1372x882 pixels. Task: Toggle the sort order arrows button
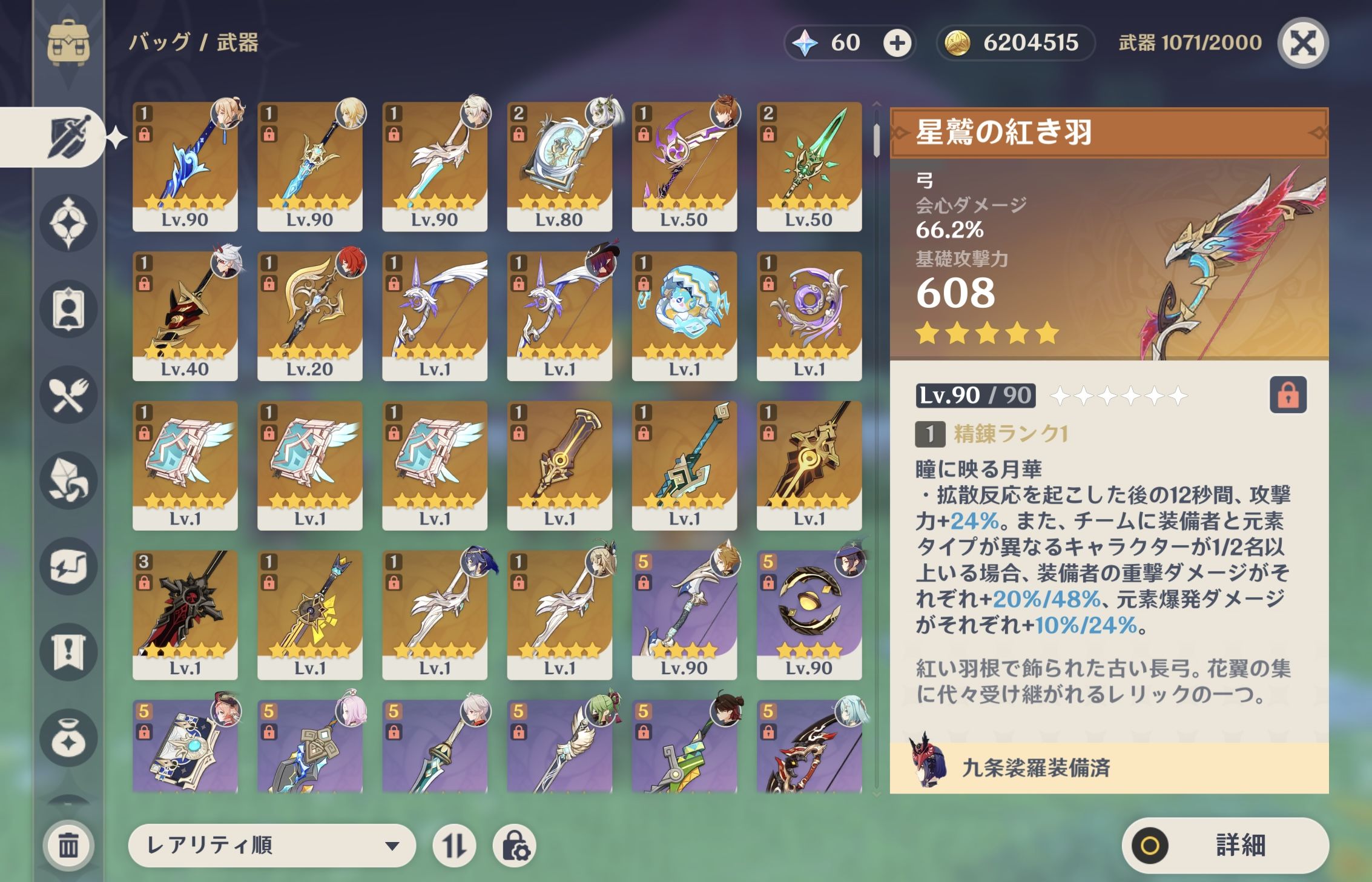pos(454,845)
